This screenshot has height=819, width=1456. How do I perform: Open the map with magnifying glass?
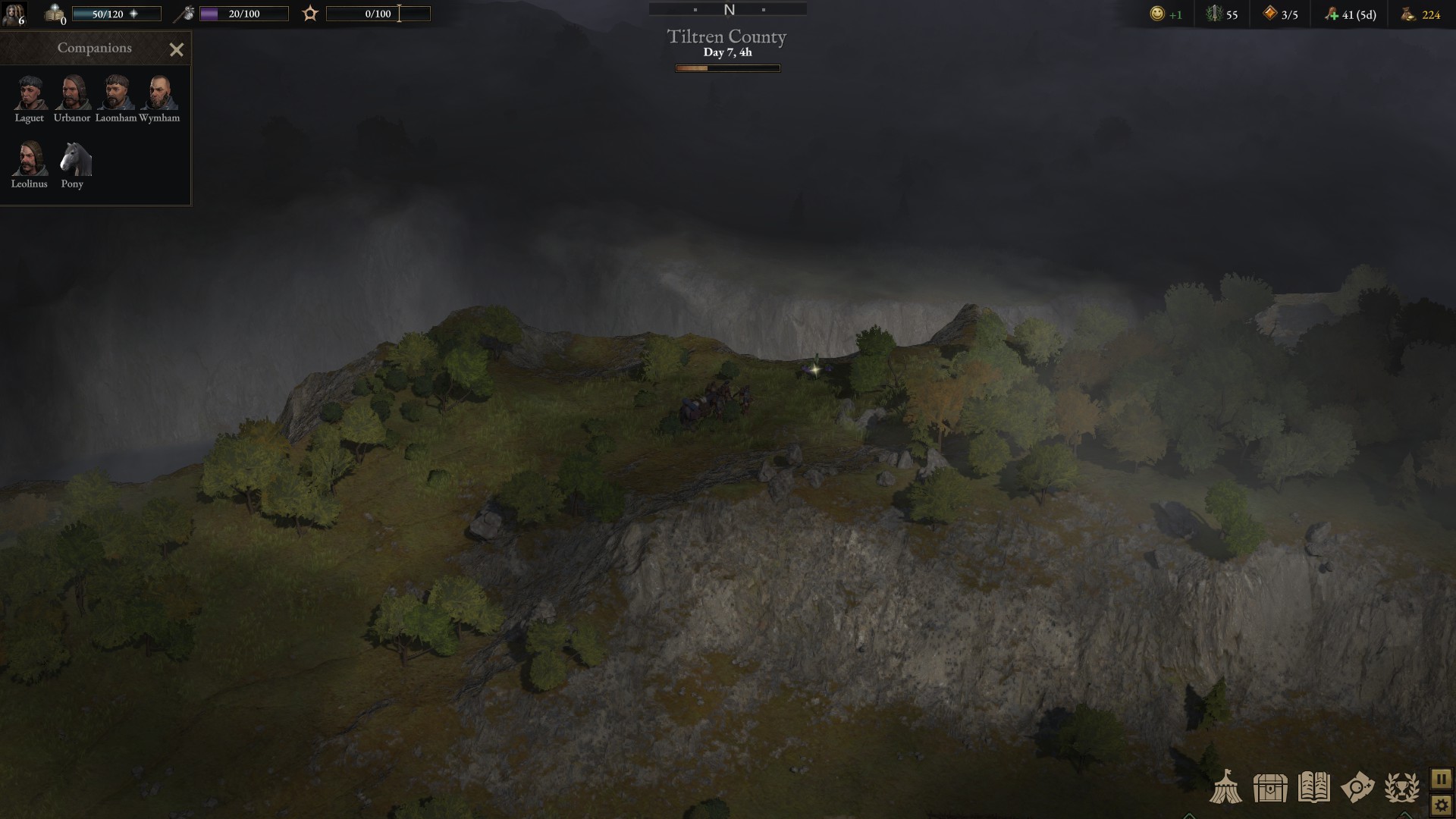click(x=1357, y=787)
